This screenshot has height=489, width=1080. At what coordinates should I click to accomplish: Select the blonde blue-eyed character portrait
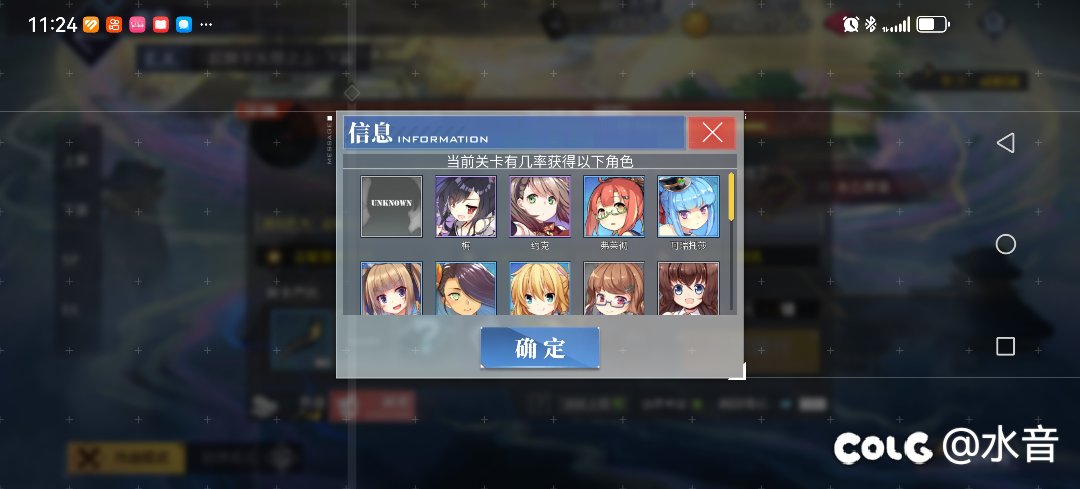coord(540,288)
